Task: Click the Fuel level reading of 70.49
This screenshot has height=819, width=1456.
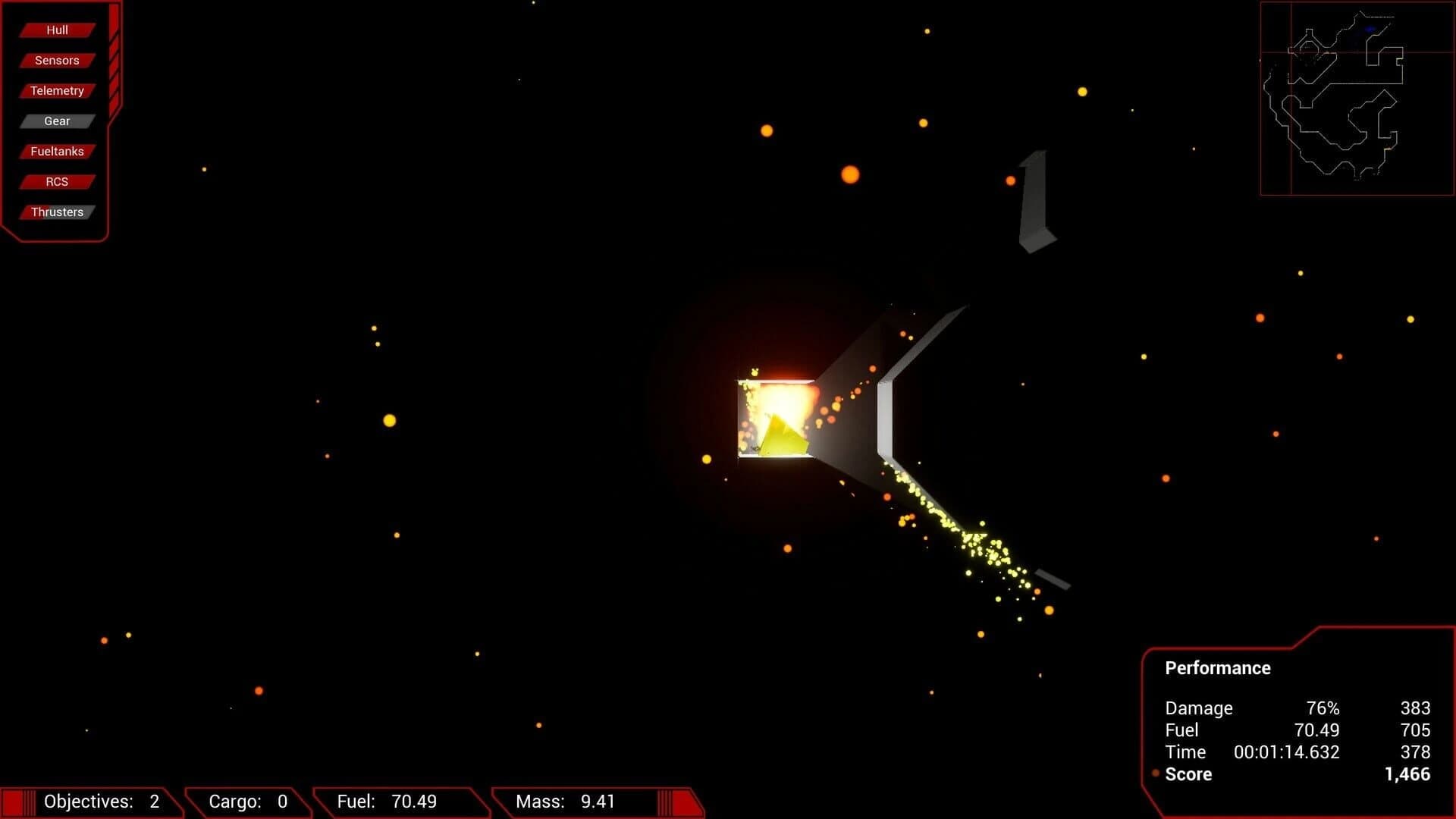Action: tap(388, 801)
